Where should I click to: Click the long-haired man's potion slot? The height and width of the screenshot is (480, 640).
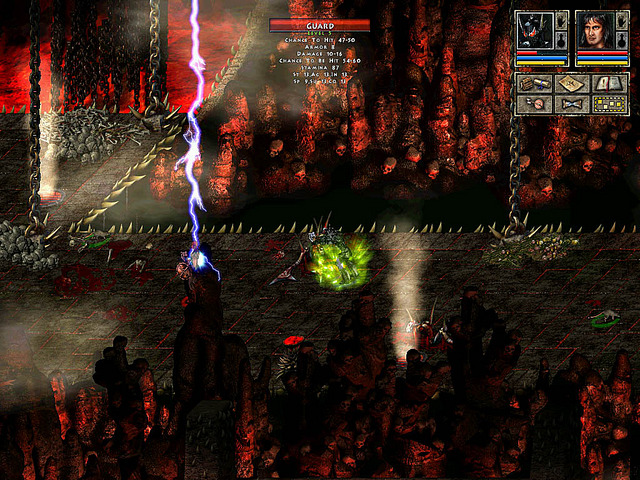(622, 40)
